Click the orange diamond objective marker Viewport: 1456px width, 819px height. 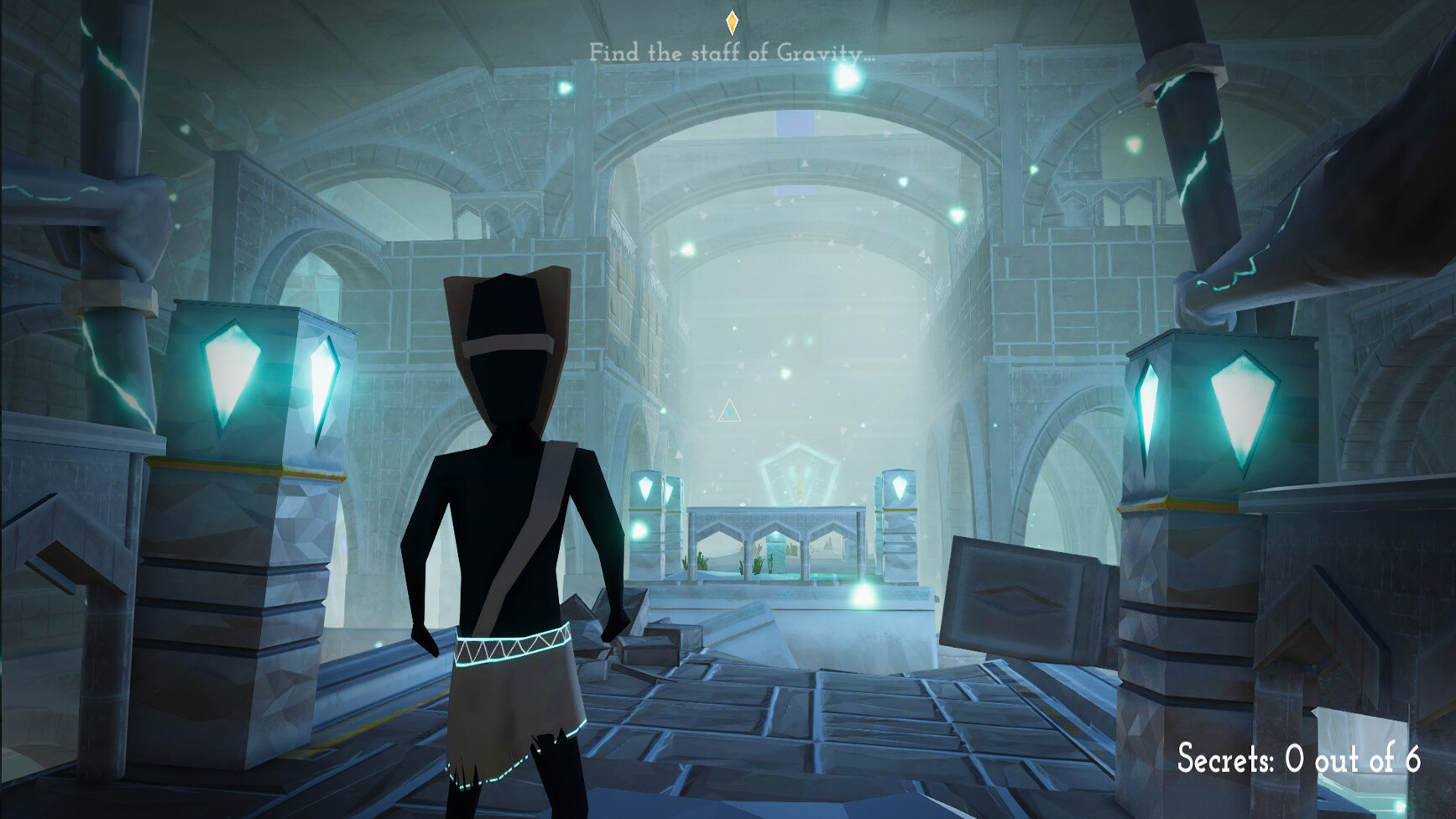[732, 22]
